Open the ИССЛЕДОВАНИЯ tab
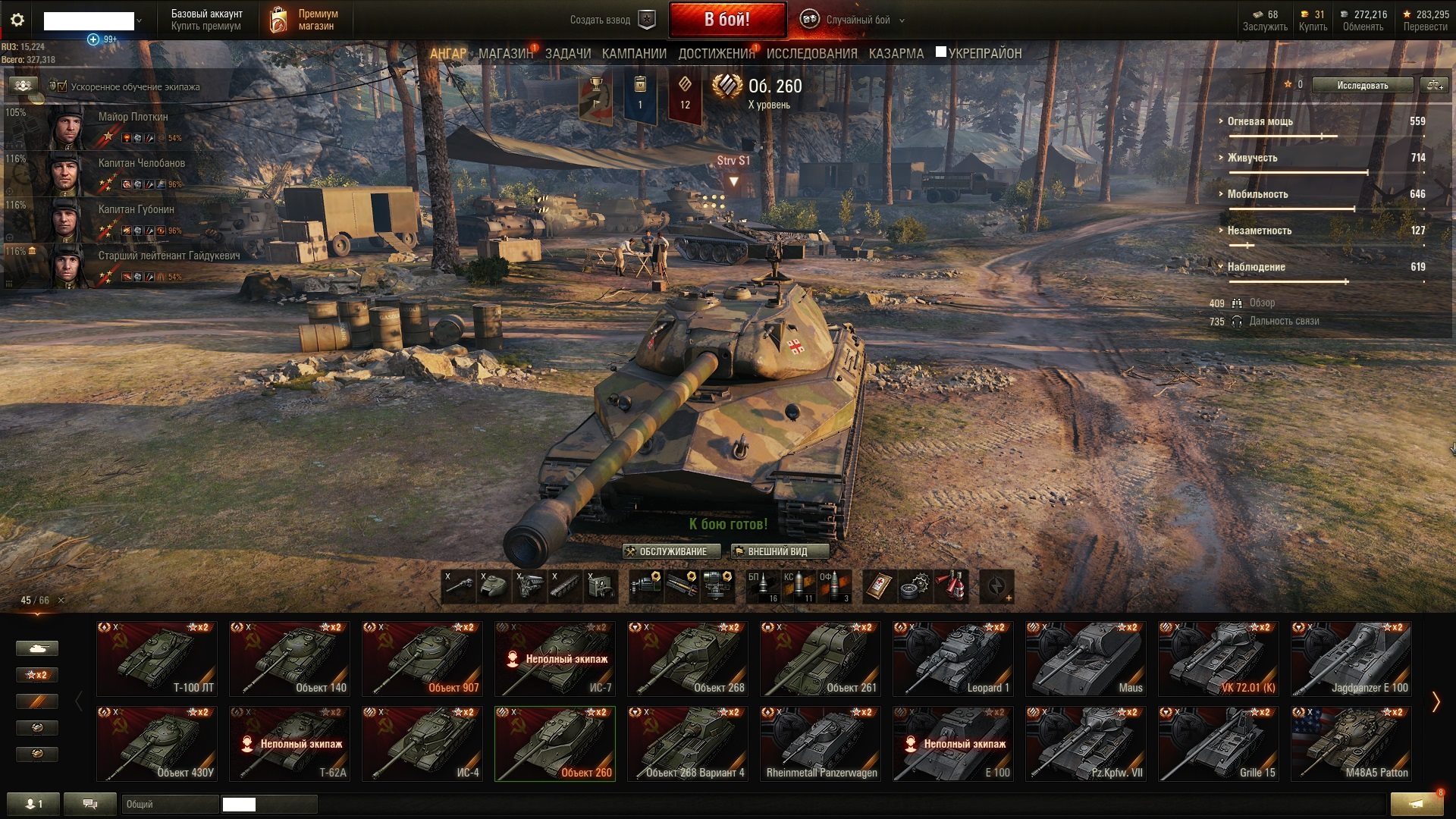 point(811,54)
